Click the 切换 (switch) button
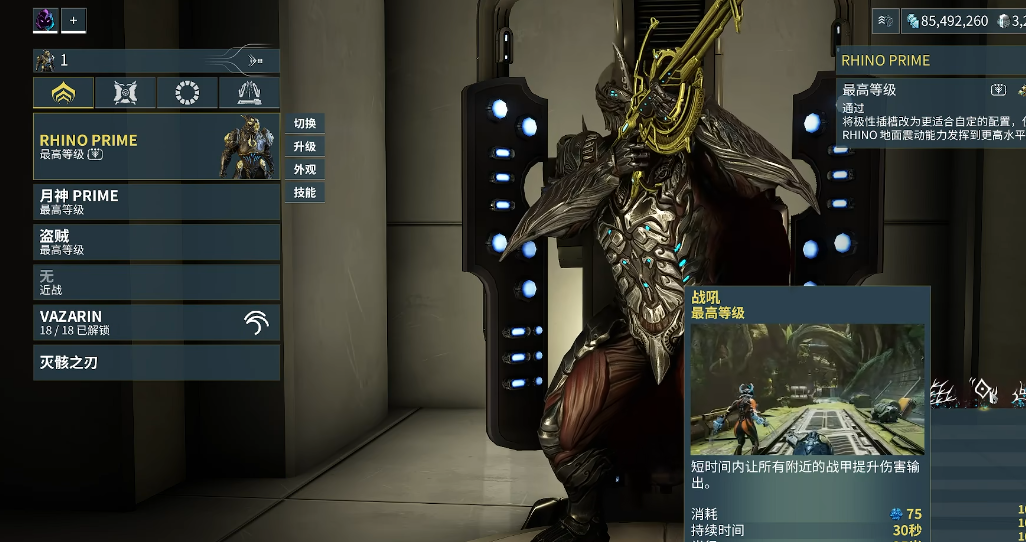This screenshot has width=1026, height=542. tap(305, 124)
